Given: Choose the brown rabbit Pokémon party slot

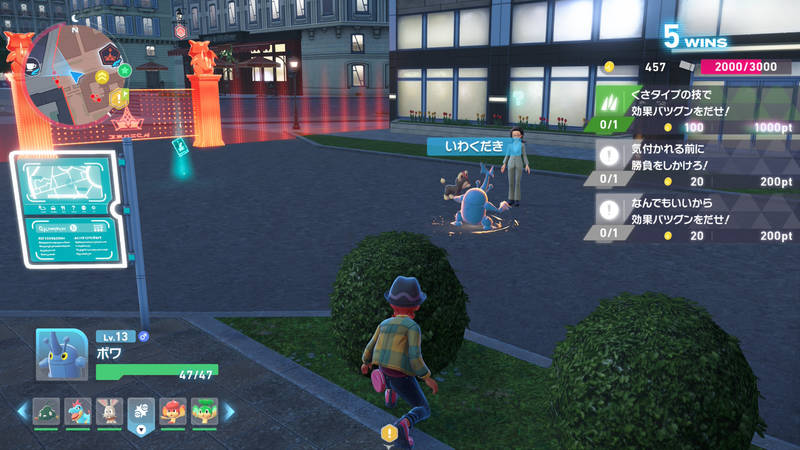Looking at the screenshot, I should [x=109, y=411].
